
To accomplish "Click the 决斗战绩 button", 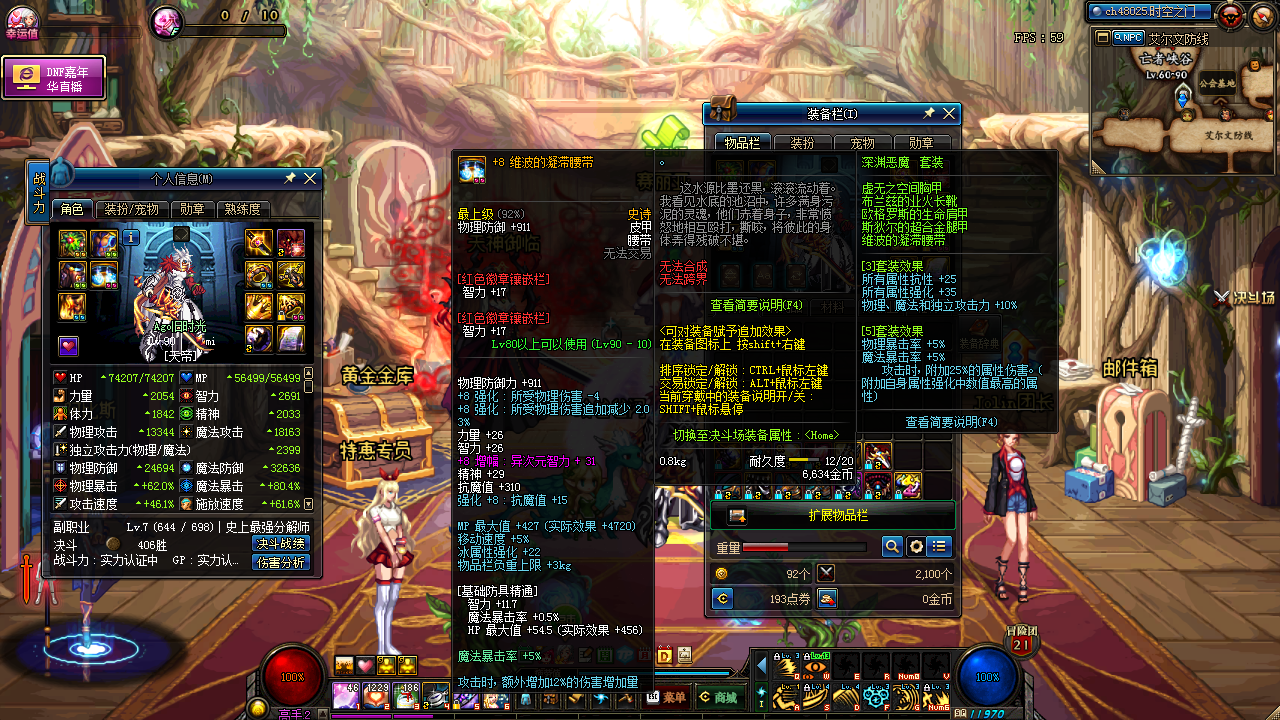I will click(x=280, y=544).
